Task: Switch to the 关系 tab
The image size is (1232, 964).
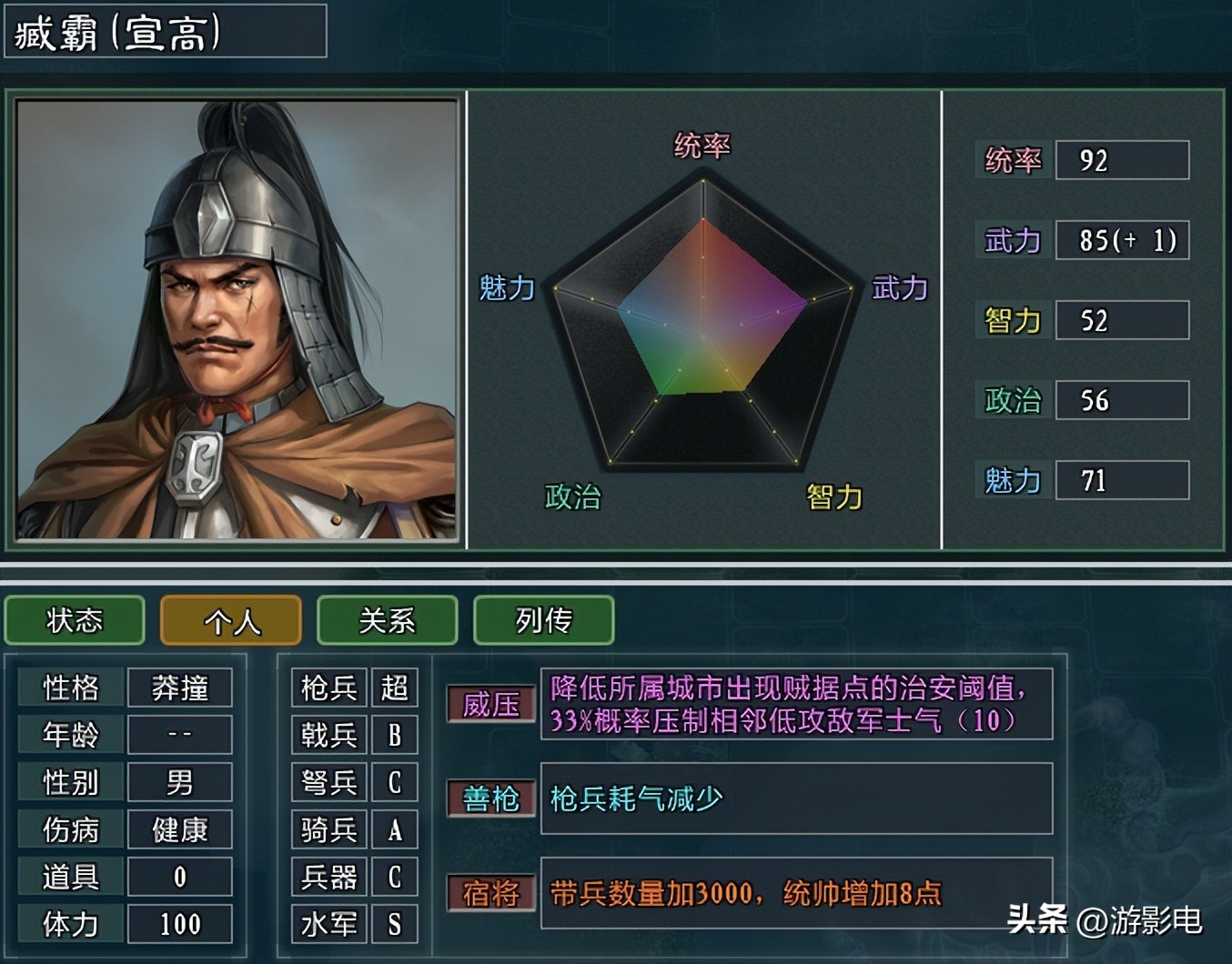Action: pyautogui.click(x=387, y=621)
